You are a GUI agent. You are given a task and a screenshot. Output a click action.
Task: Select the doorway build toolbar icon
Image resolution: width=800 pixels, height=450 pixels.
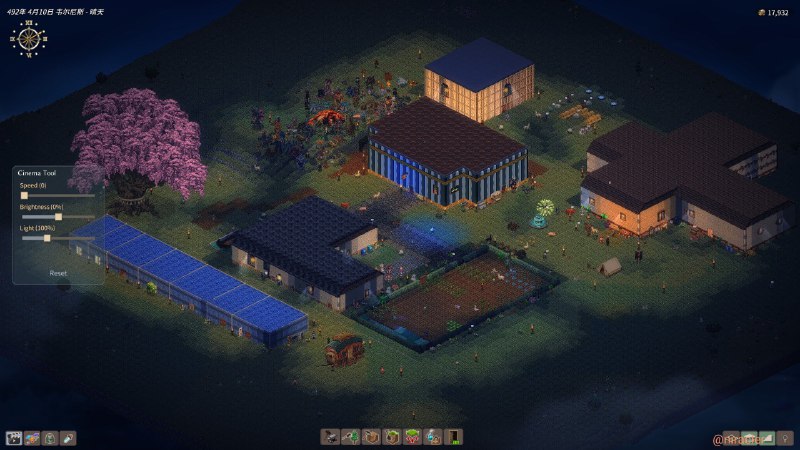coord(454,437)
